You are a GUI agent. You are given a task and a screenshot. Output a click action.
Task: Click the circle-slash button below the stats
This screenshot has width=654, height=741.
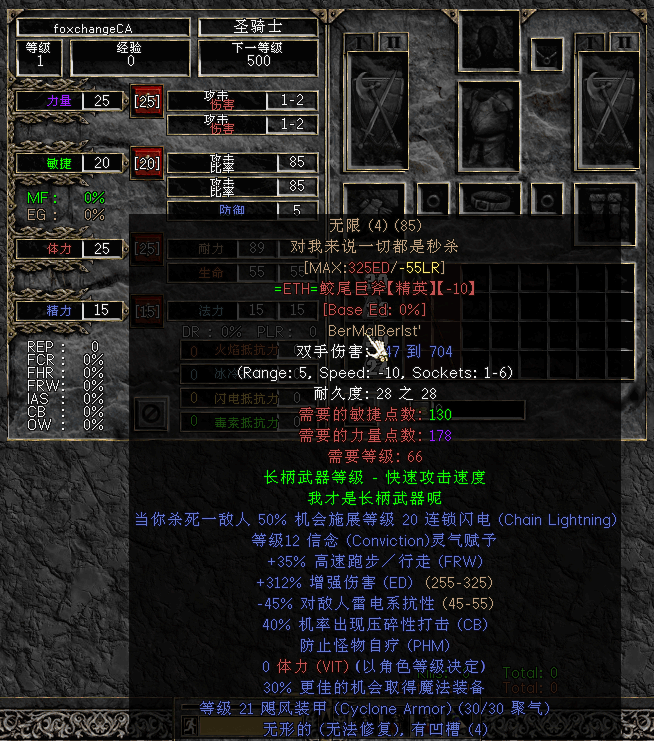[151, 412]
